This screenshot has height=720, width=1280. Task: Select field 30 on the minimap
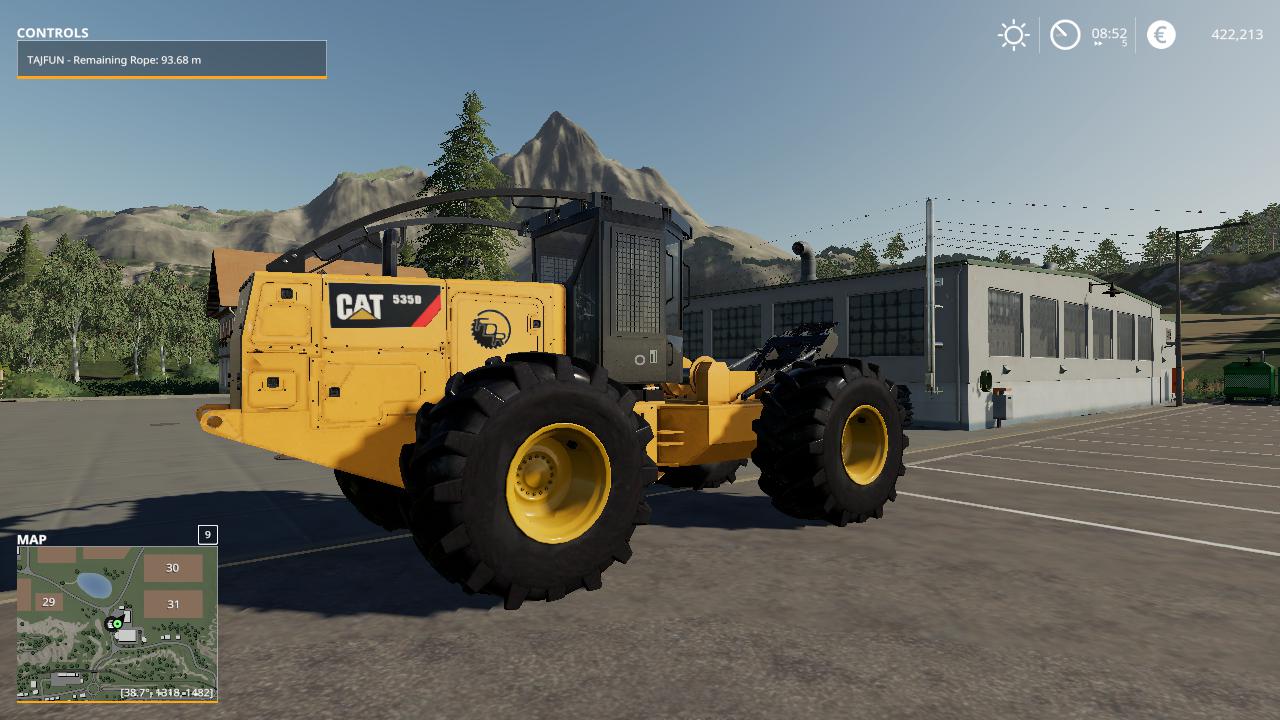coord(172,568)
